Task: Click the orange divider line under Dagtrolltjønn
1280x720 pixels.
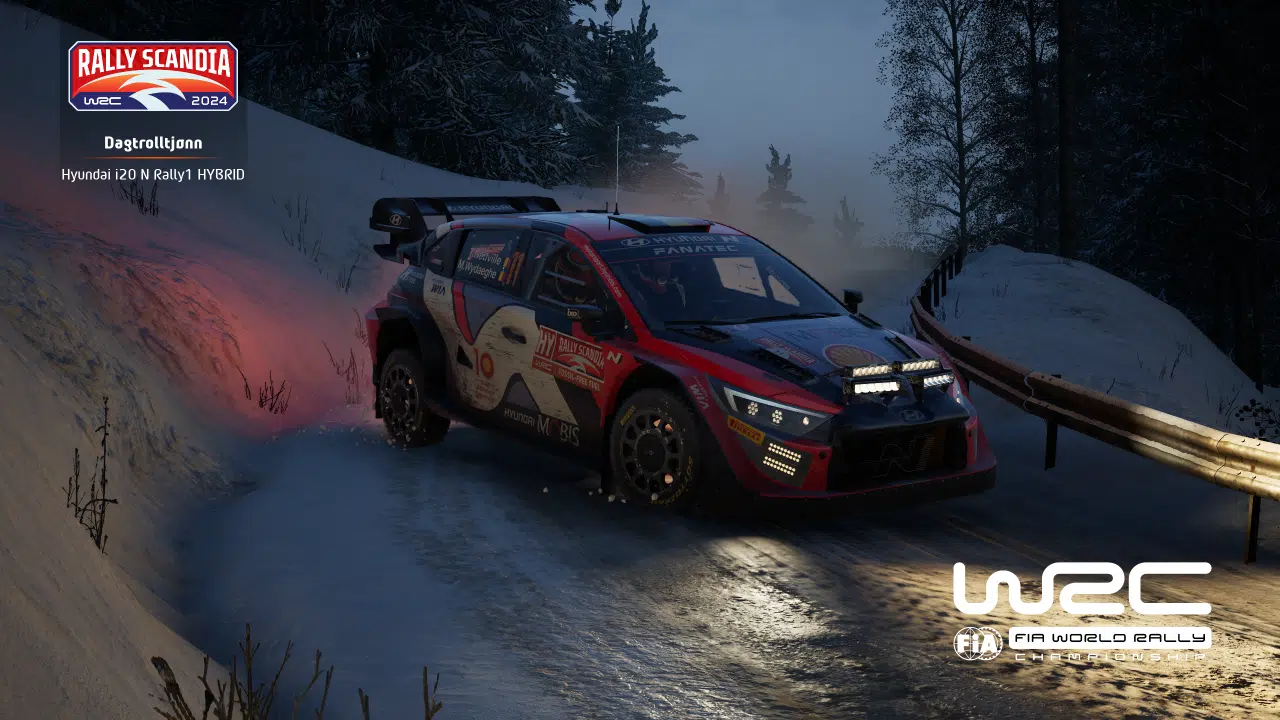Action: coord(152,156)
